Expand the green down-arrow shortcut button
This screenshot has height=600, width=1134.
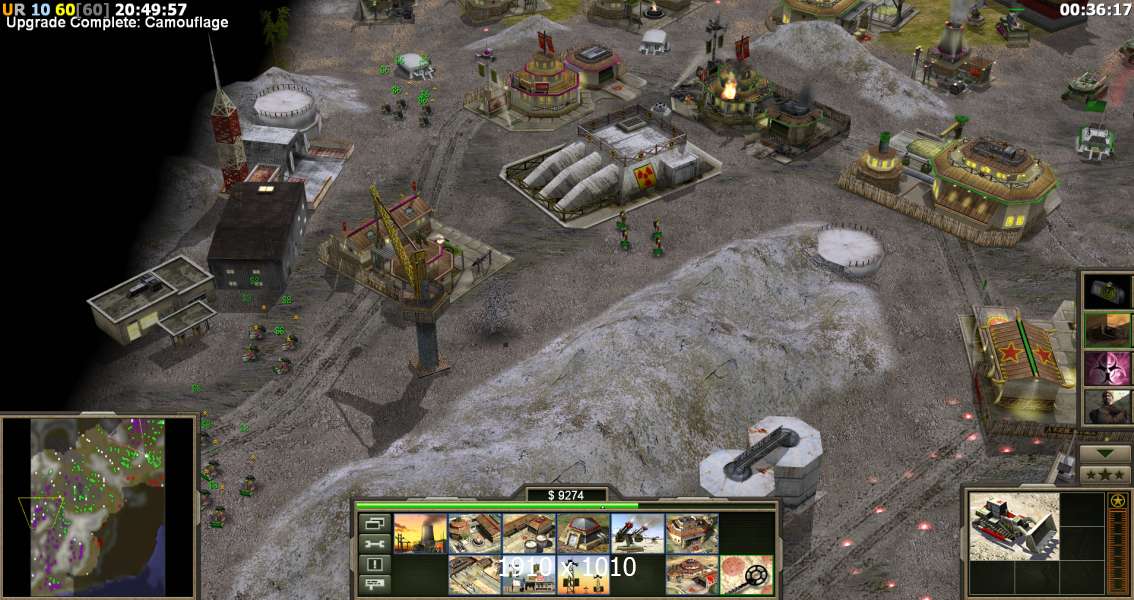(x=1105, y=452)
